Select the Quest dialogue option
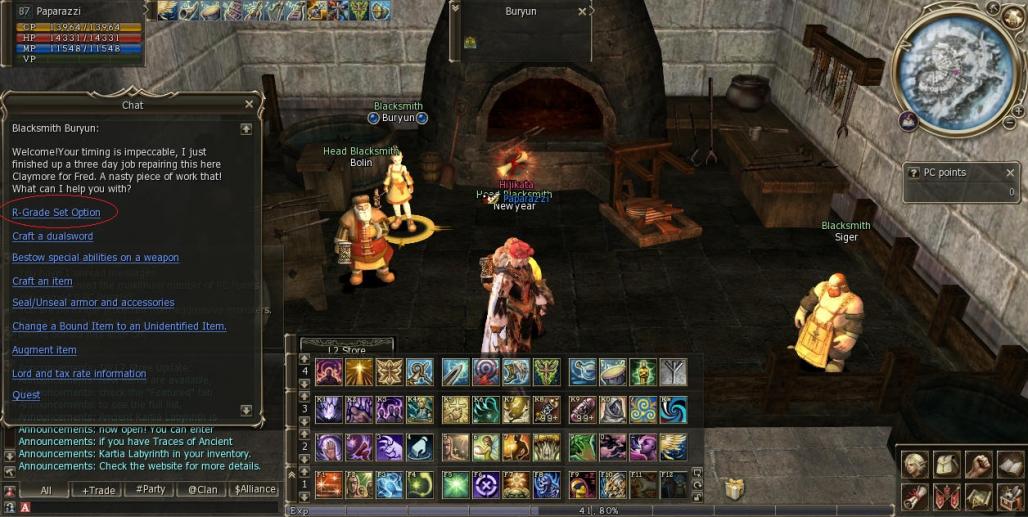Image resolution: width=1028 pixels, height=517 pixels. (26, 395)
